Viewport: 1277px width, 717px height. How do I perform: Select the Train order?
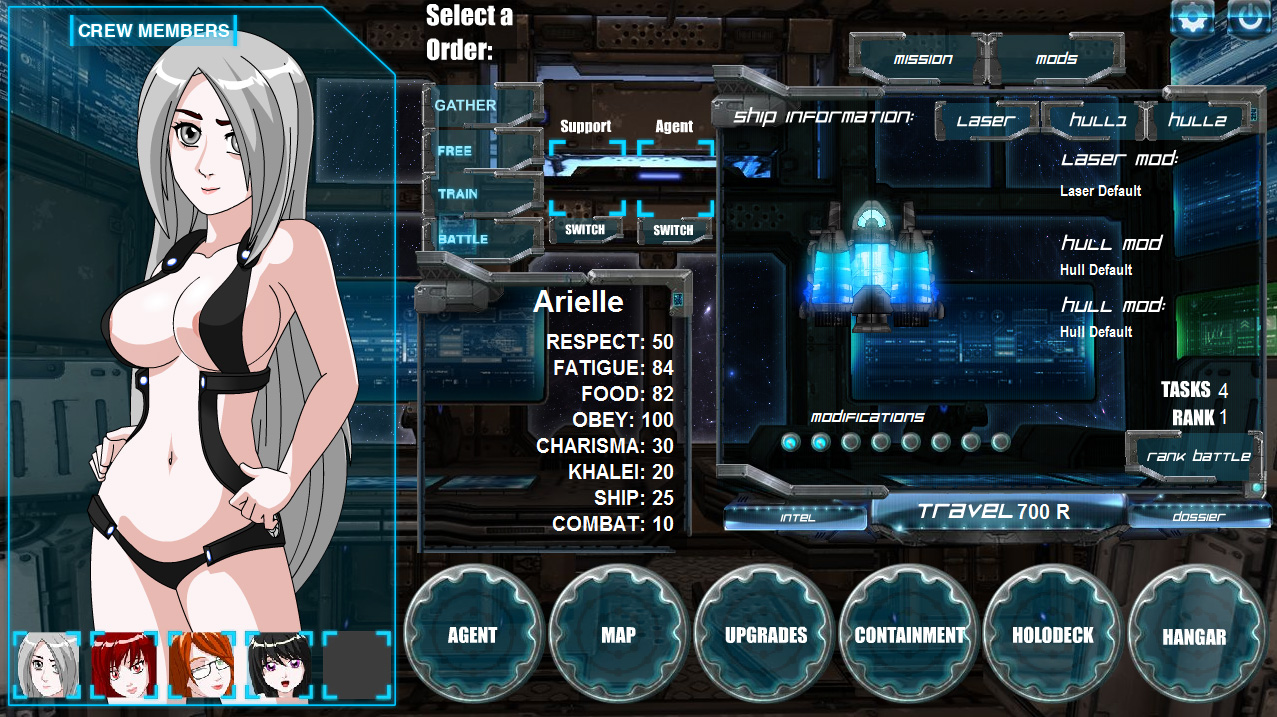[x=458, y=194]
